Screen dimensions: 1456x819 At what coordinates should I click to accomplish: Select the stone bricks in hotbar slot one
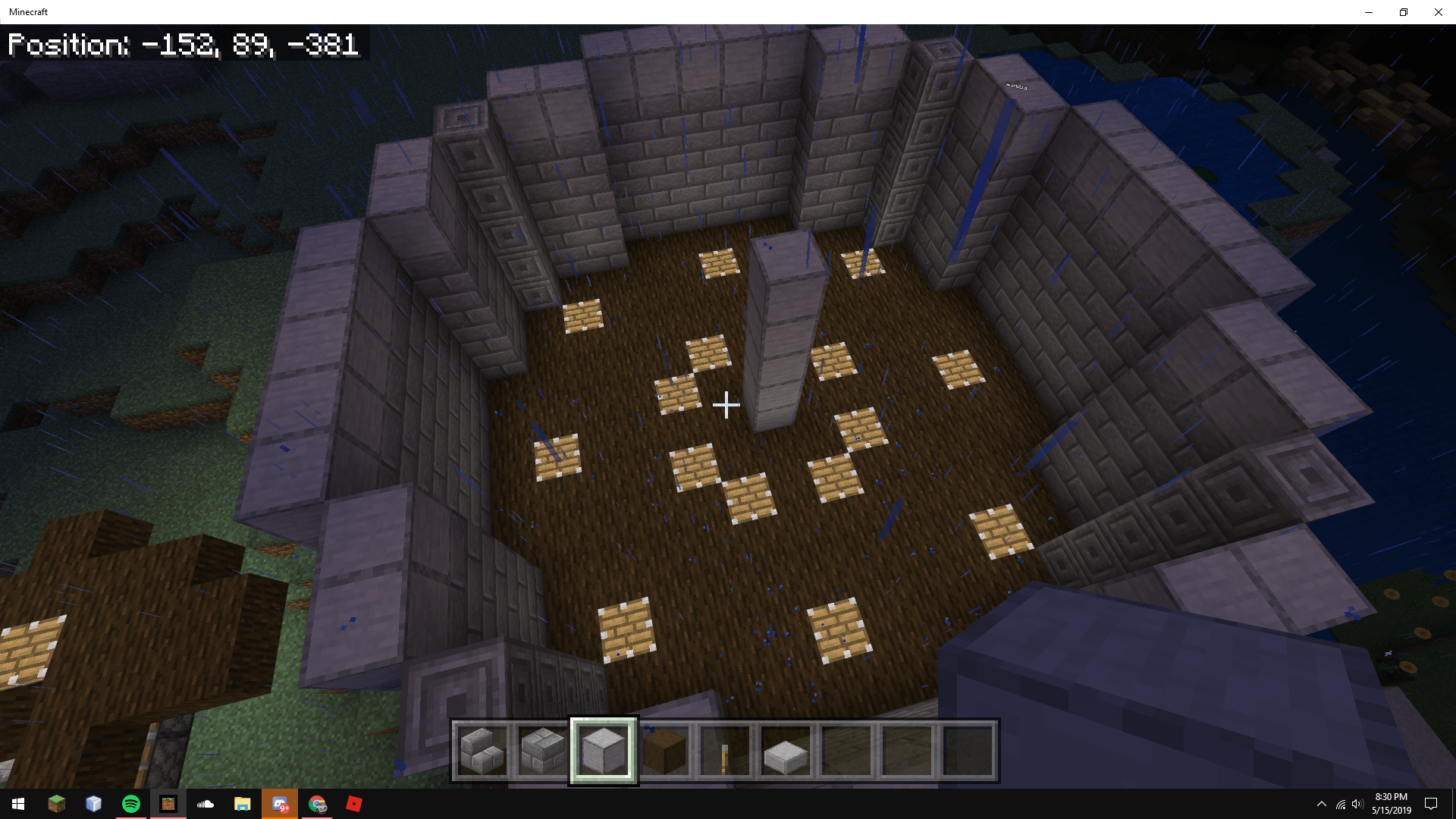point(482,751)
